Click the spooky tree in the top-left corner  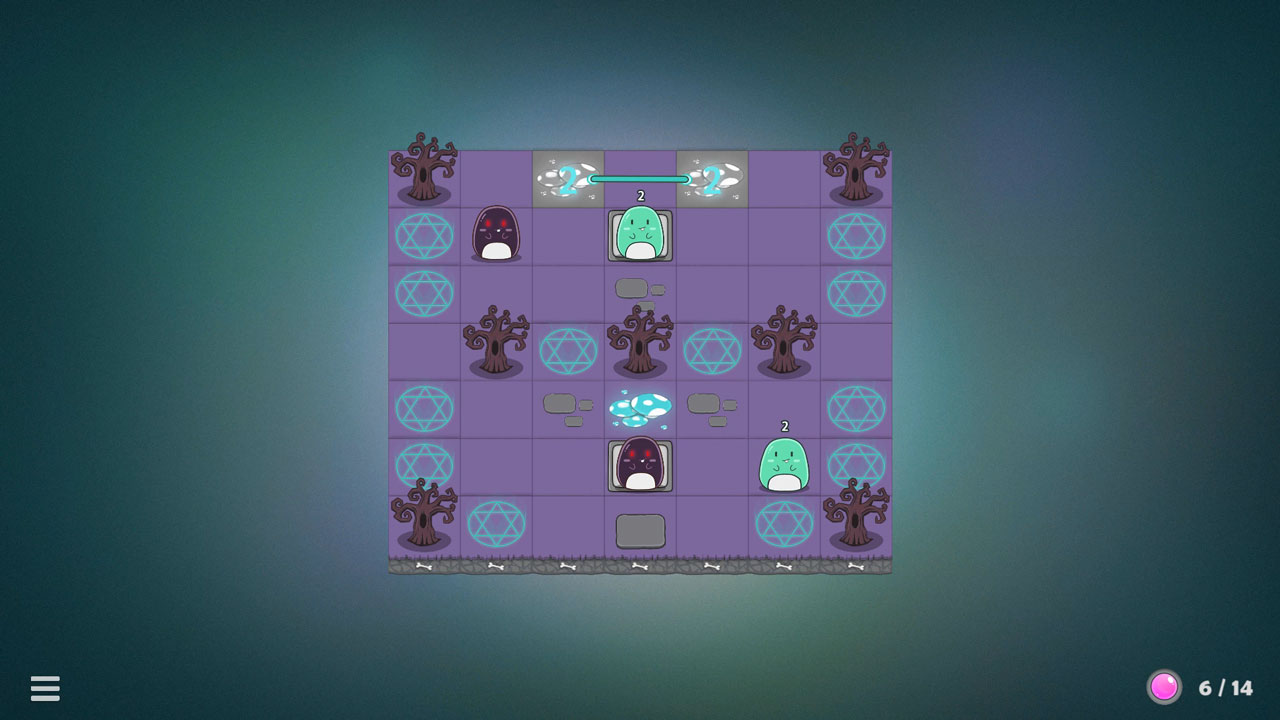point(425,170)
